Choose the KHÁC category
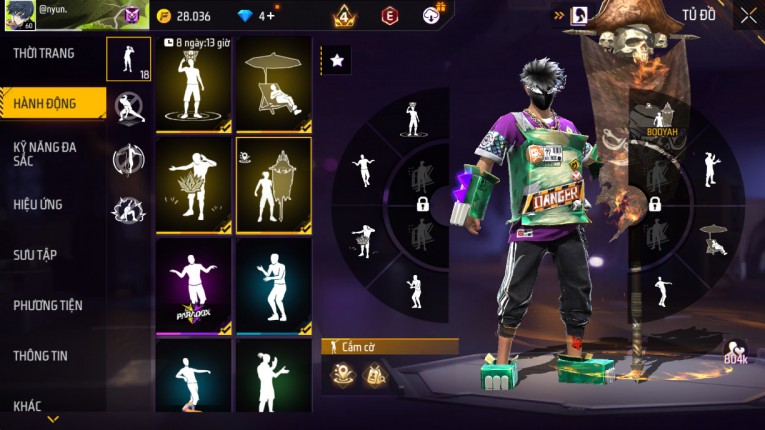This screenshot has height=430, width=765. 28,405
